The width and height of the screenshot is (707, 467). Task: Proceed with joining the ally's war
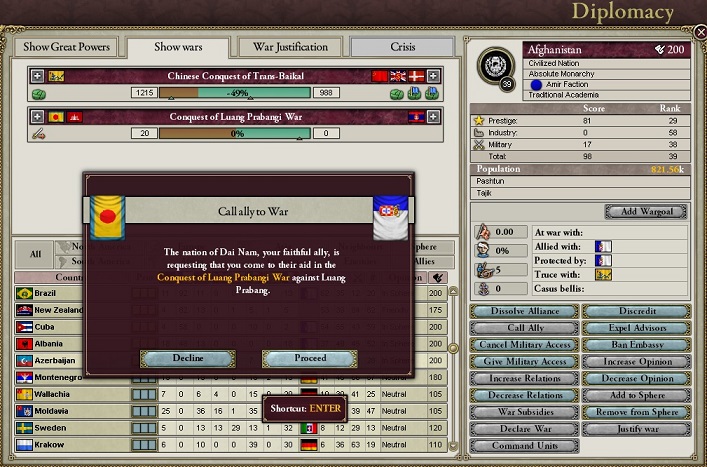(x=309, y=358)
